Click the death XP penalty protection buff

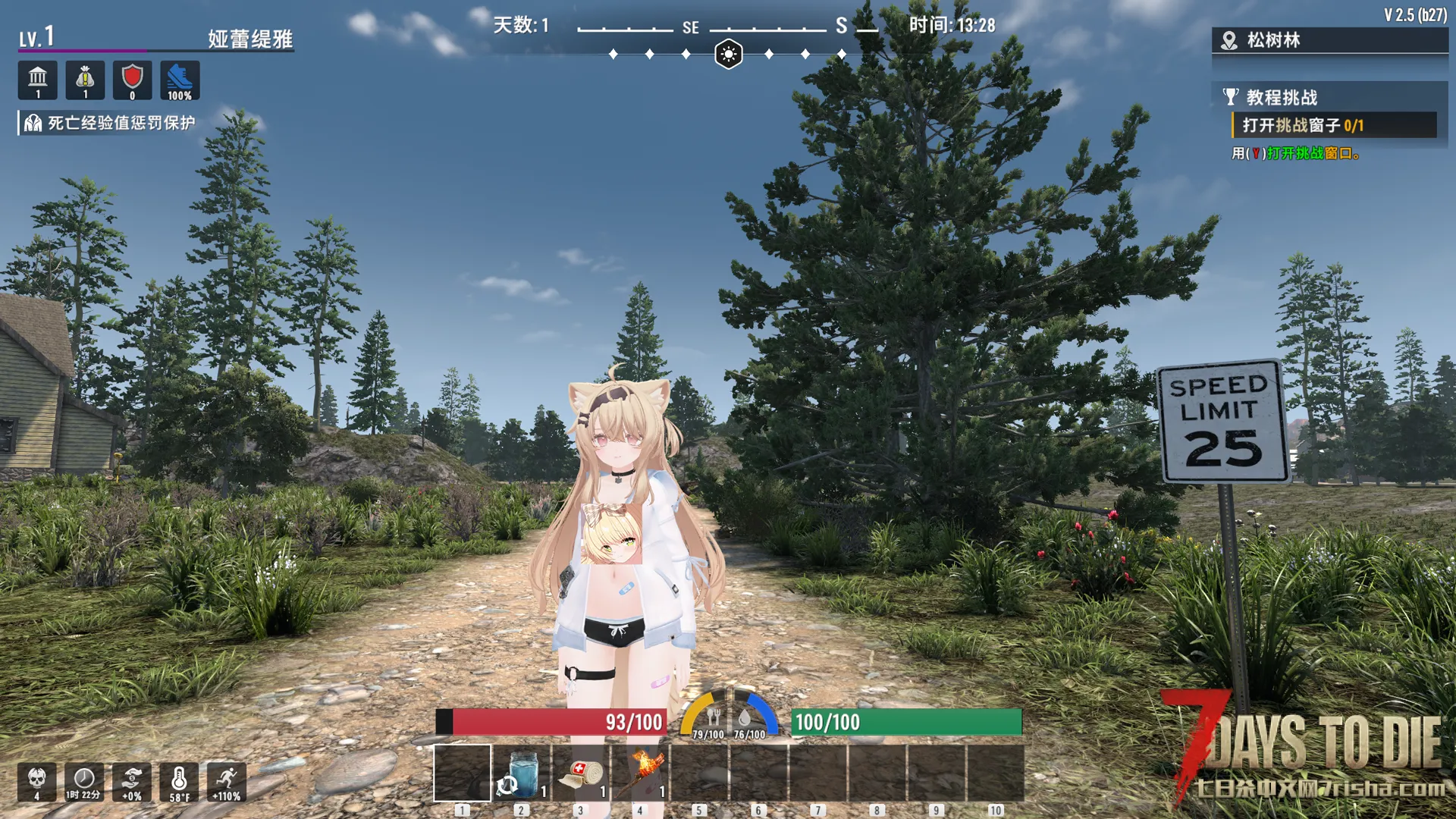(110, 123)
